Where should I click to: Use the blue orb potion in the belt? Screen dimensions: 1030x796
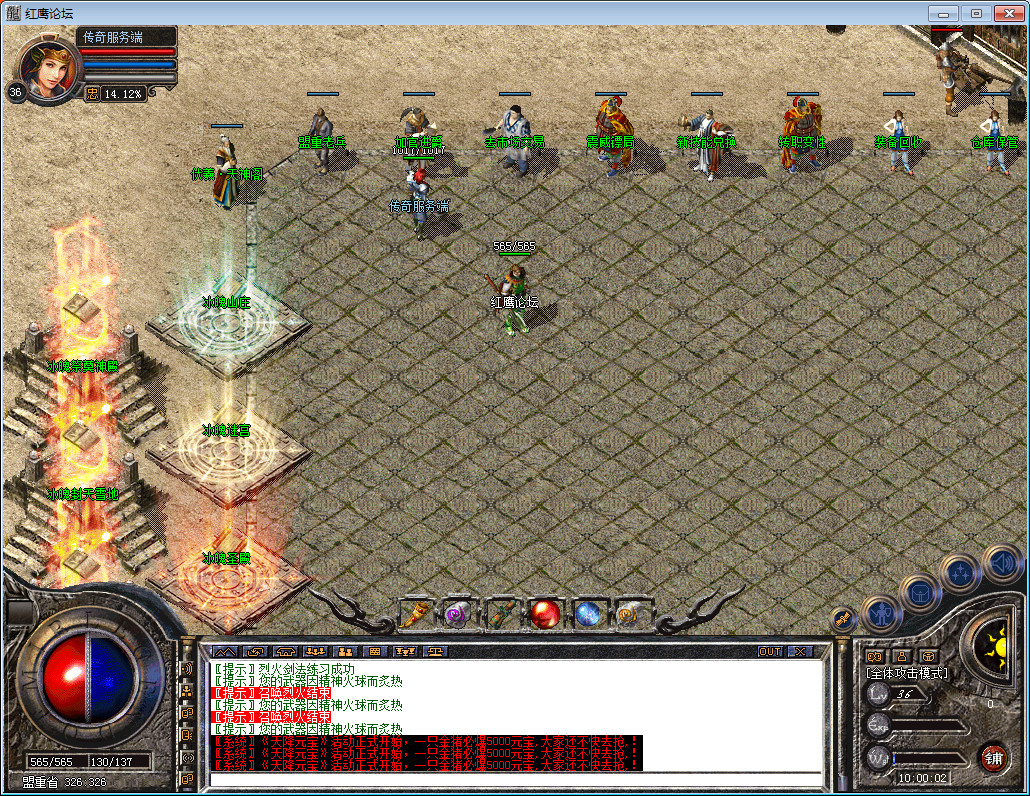588,613
